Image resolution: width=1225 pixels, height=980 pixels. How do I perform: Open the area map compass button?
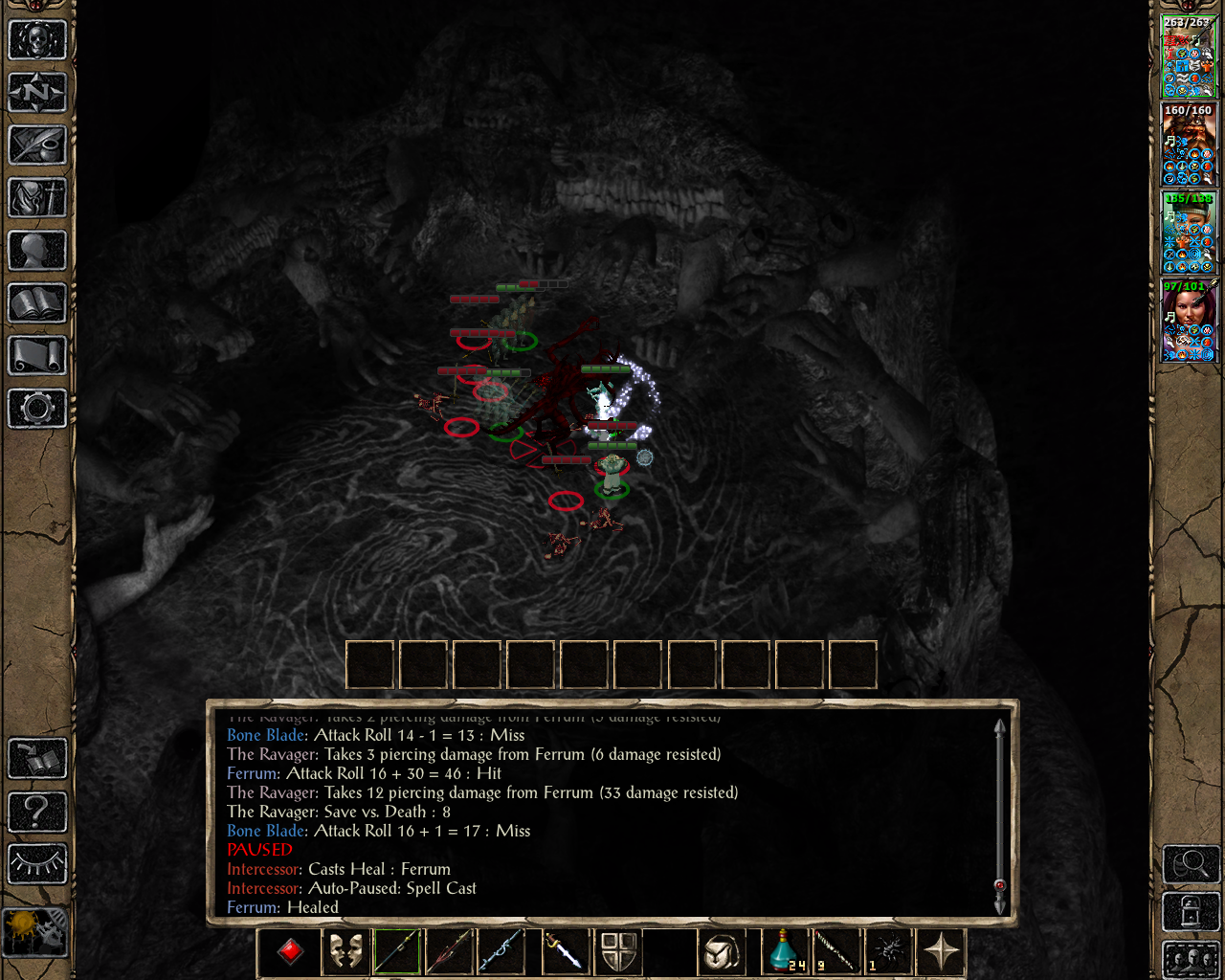click(37, 93)
